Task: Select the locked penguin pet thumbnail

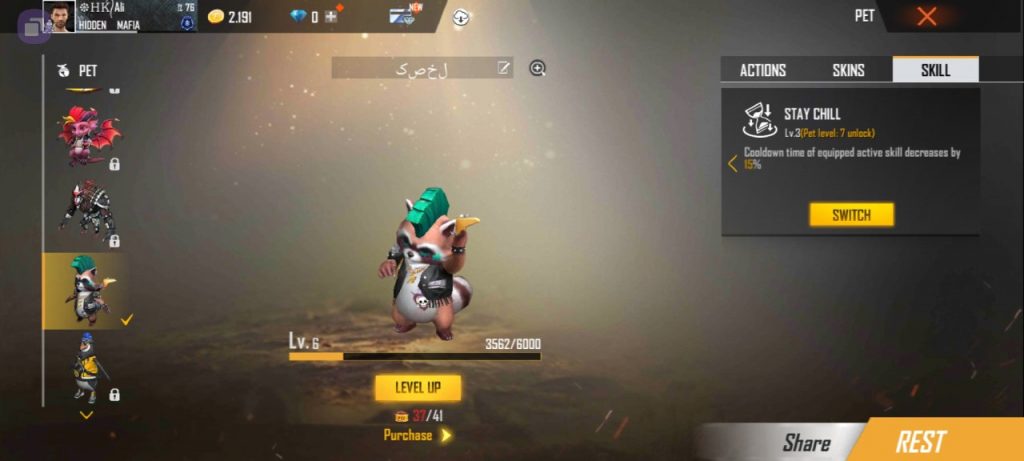Action: 88,366
